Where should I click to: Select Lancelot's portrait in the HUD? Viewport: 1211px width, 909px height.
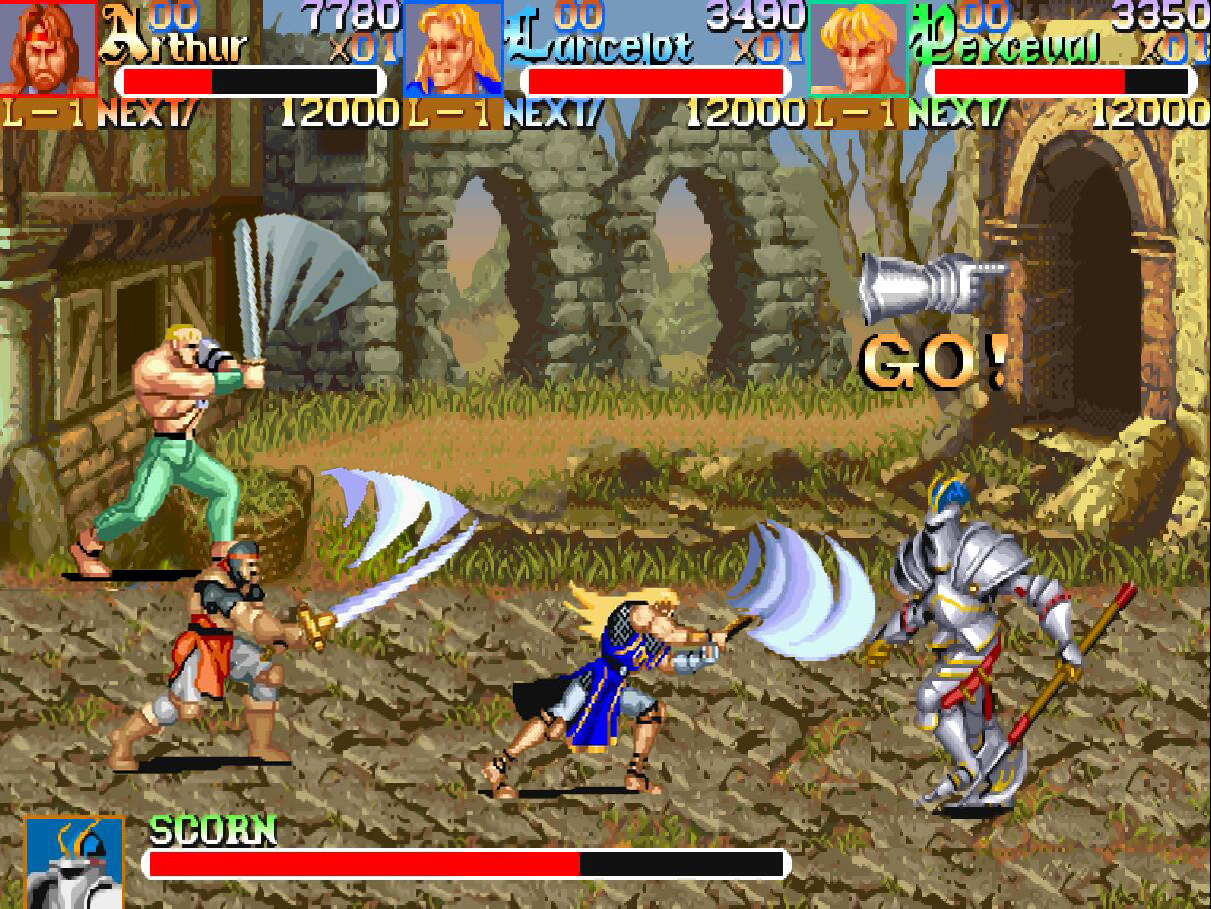pos(453,48)
